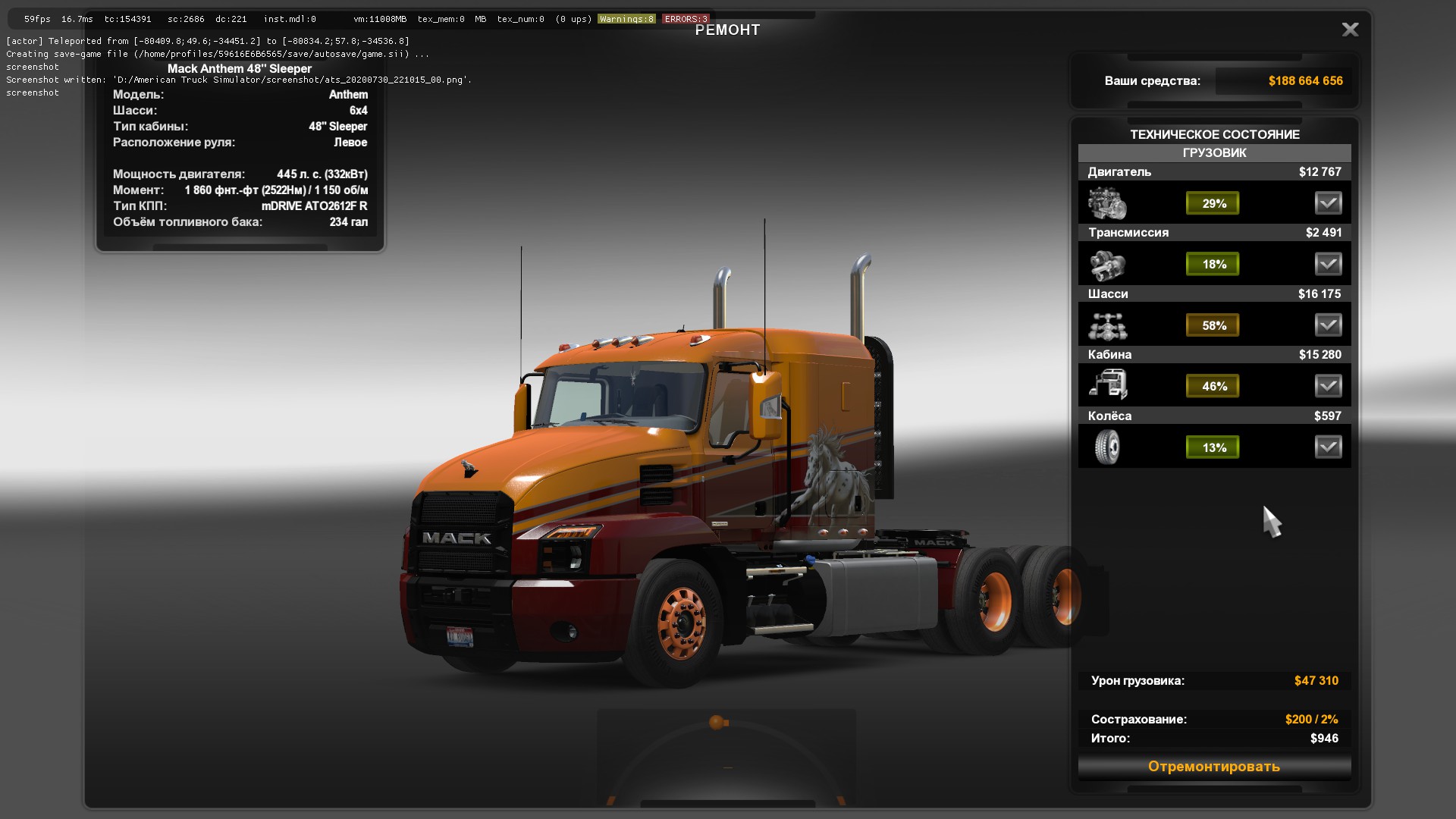Select the cabin icon
The height and width of the screenshot is (819, 1456).
(1107, 385)
